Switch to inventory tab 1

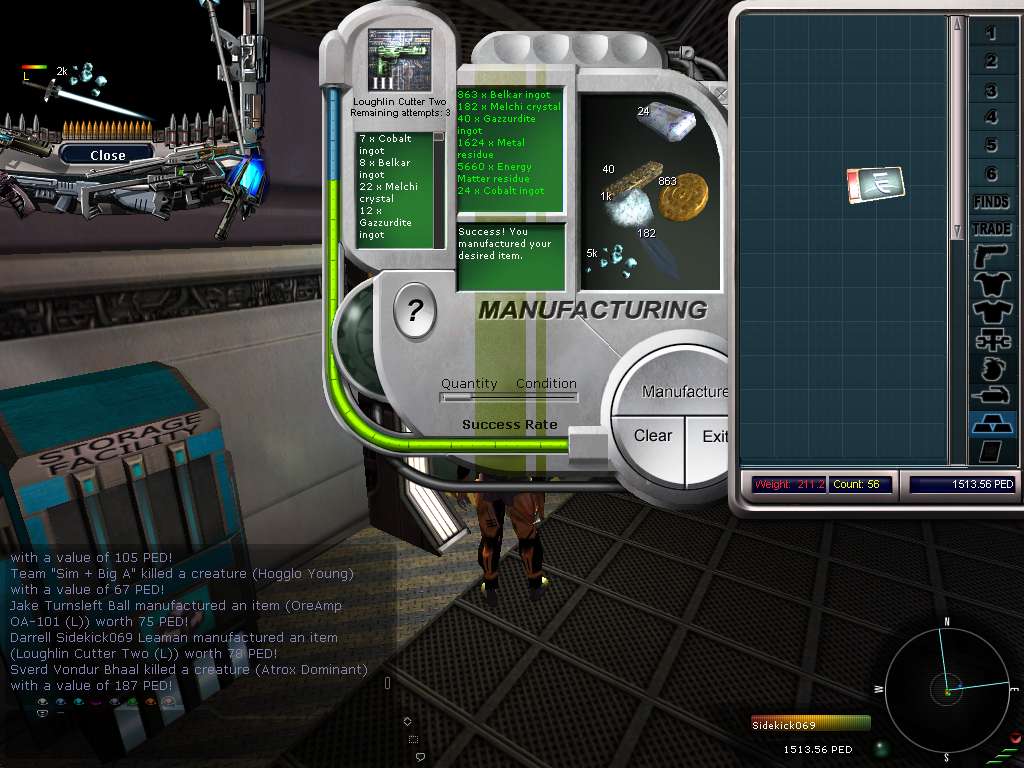coord(991,34)
